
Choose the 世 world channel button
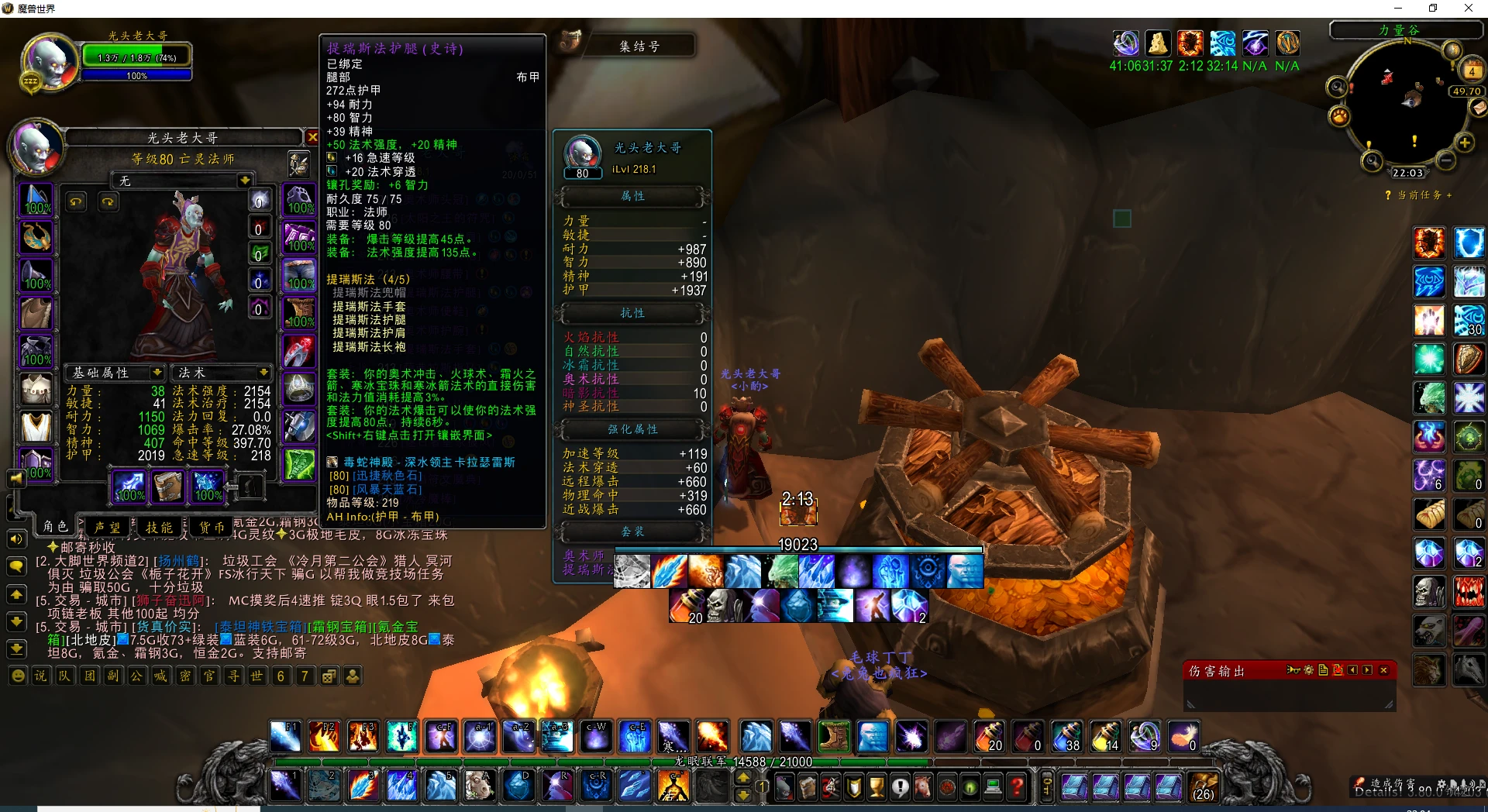coord(257,676)
